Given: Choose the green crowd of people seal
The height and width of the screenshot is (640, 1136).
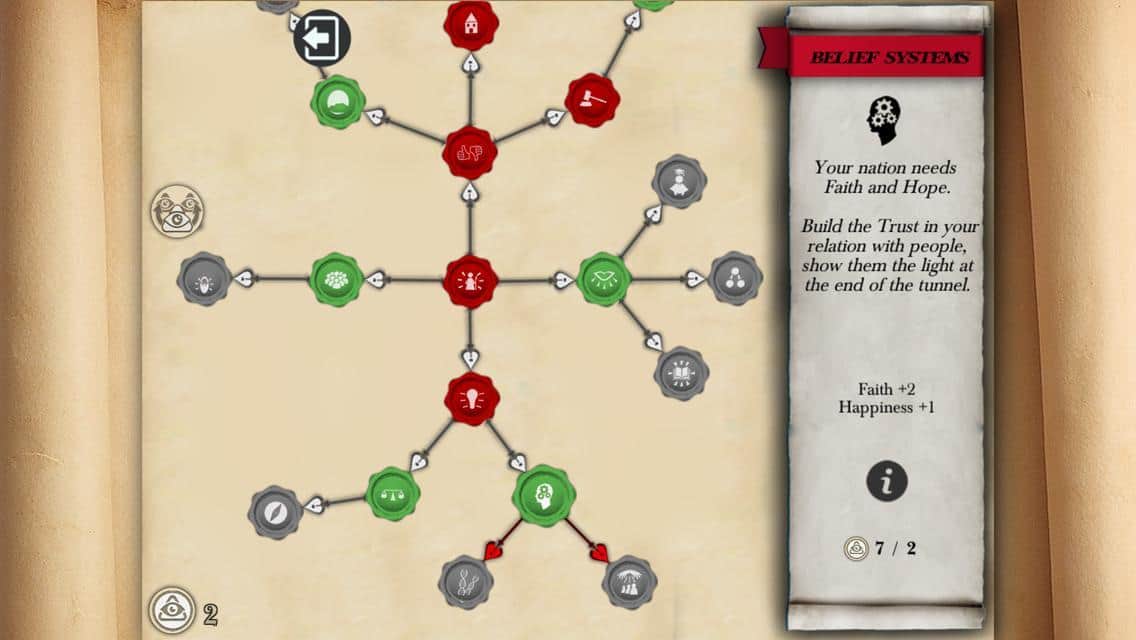Looking at the screenshot, I should [336, 280].
